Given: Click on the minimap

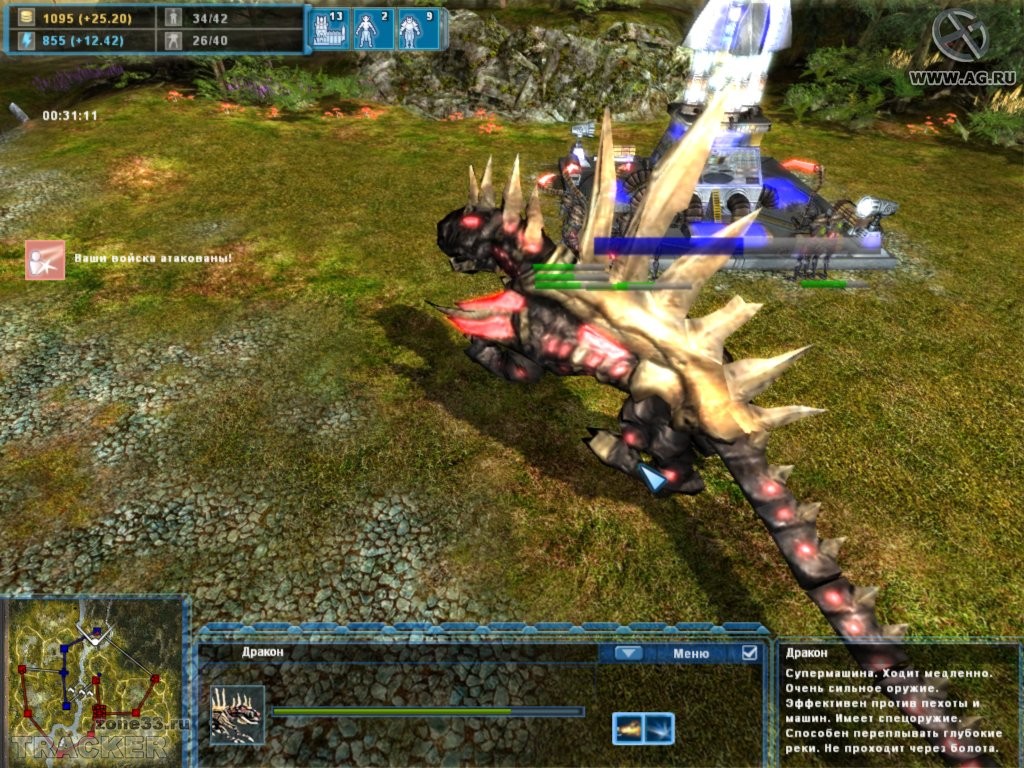Looking at the screenshot, I should [x=94, y=677].
